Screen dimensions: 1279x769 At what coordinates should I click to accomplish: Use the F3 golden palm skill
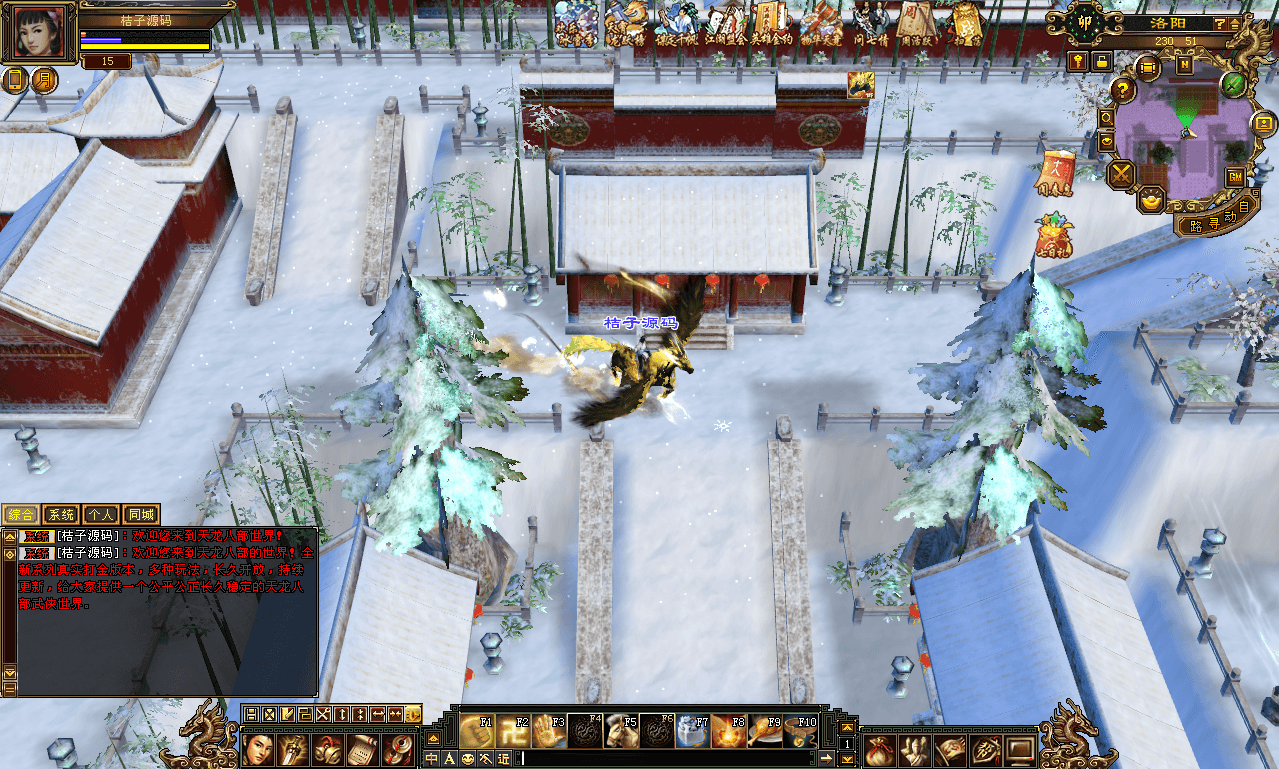point(549,731)
